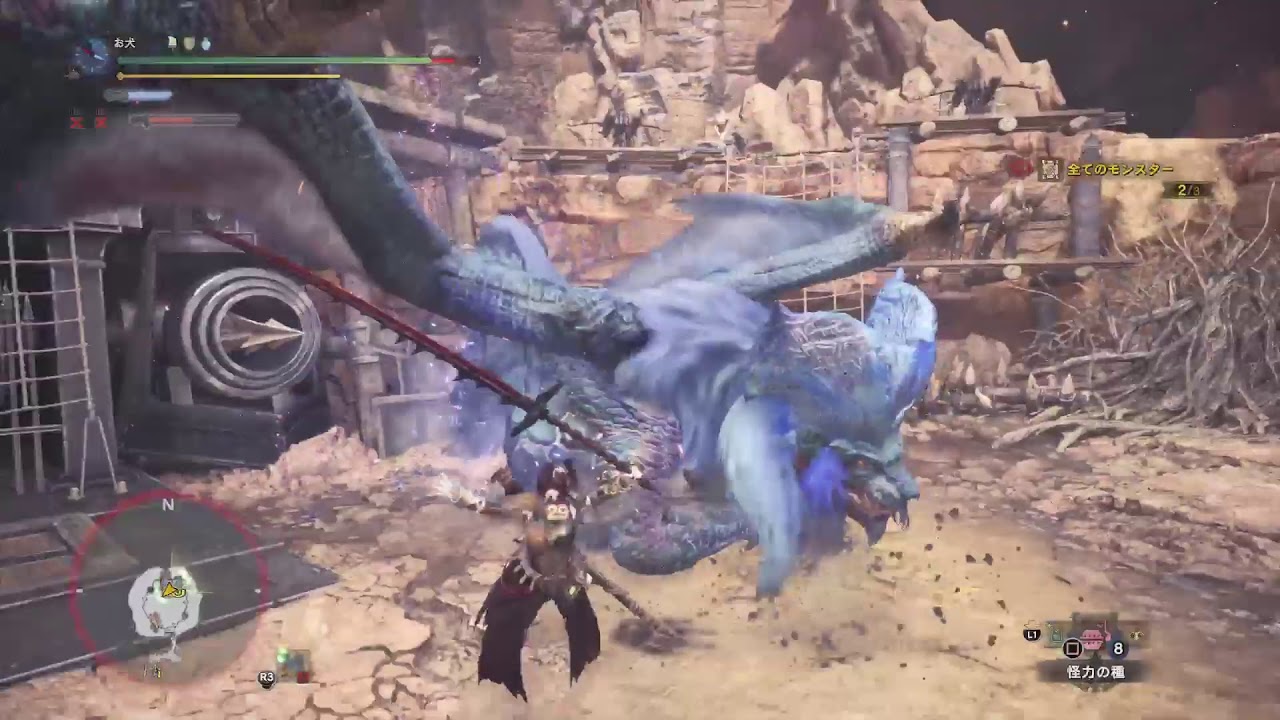Click the item count badge showing 8

(1118, 648)
